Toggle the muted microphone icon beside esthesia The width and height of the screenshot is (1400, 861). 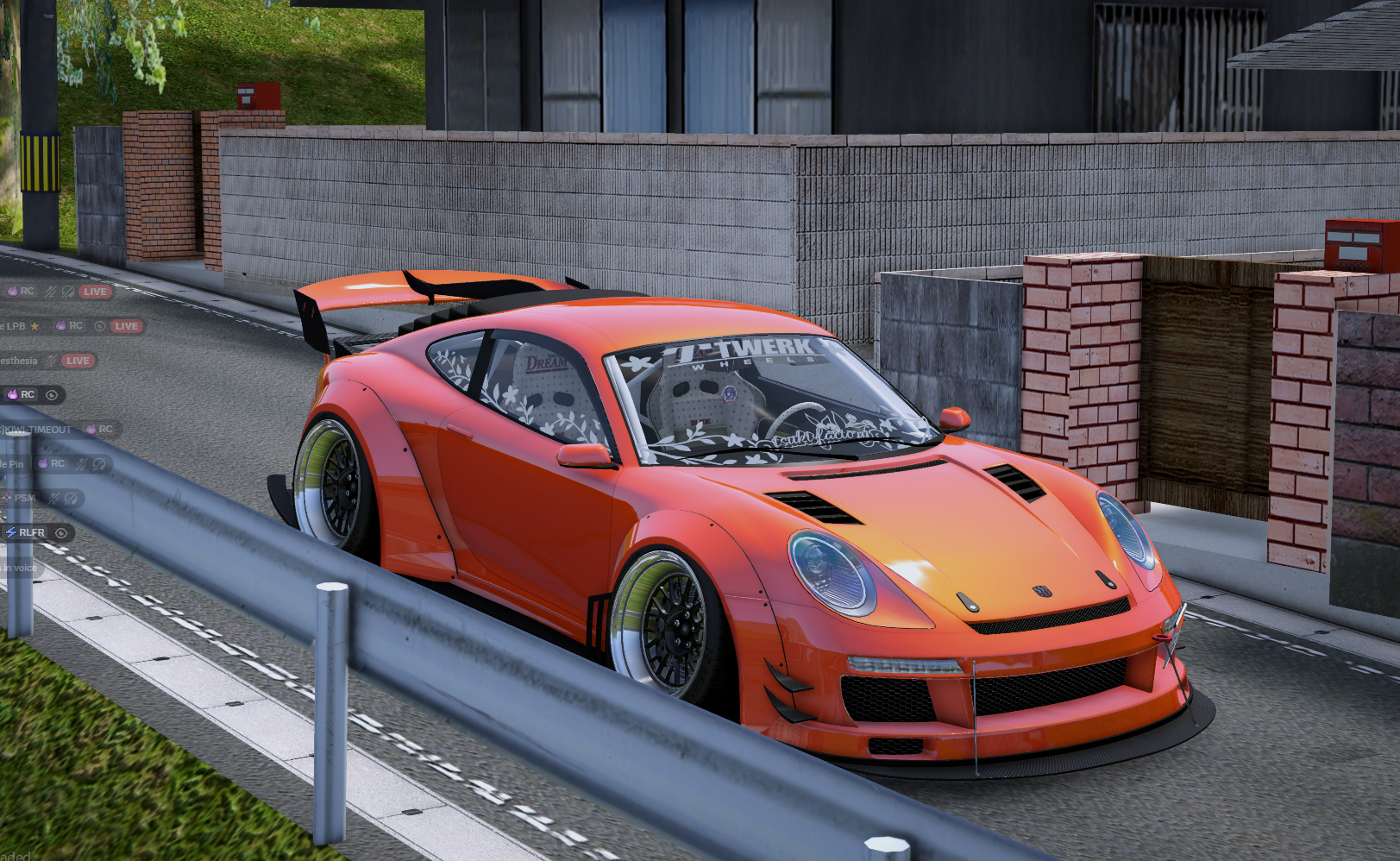53,360
